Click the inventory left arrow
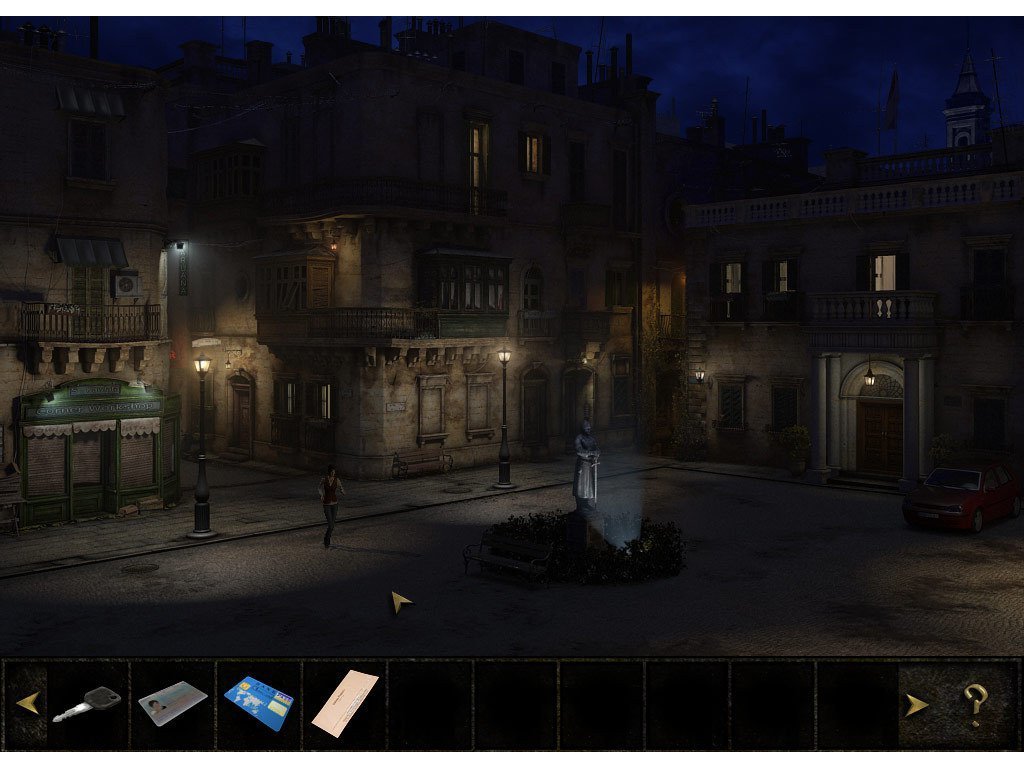The height and width of the screenshot is (768, 1024). [x=27, y=703]
